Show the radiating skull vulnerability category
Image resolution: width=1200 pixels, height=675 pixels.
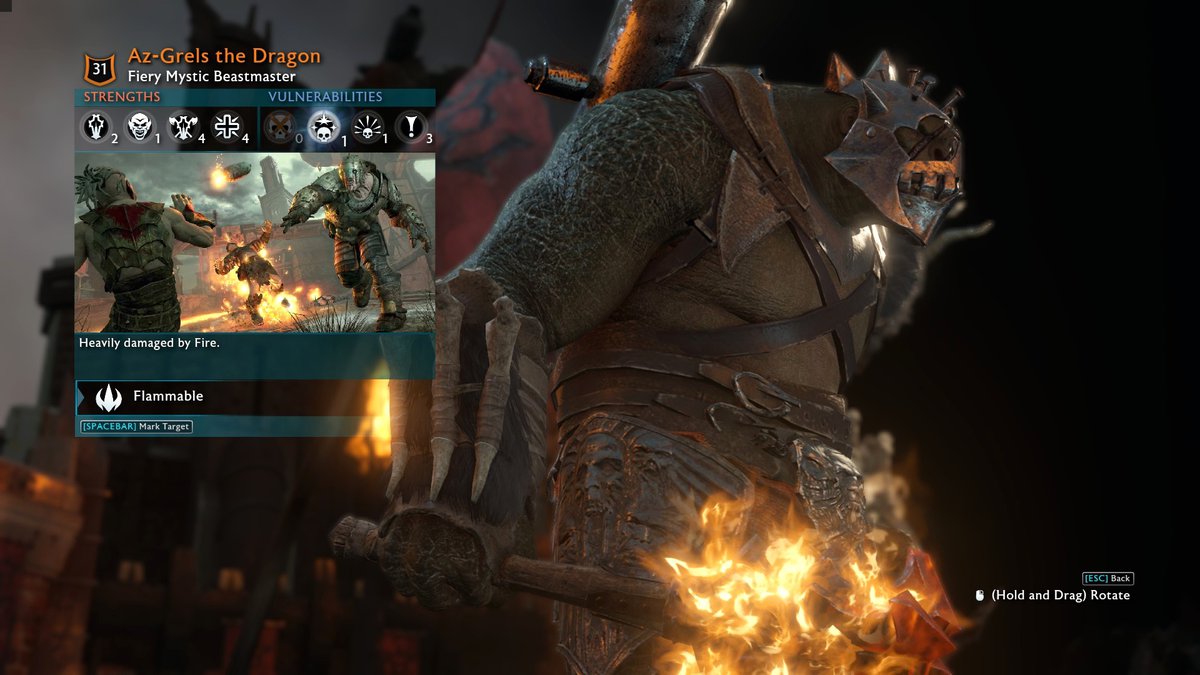(368, 126)
